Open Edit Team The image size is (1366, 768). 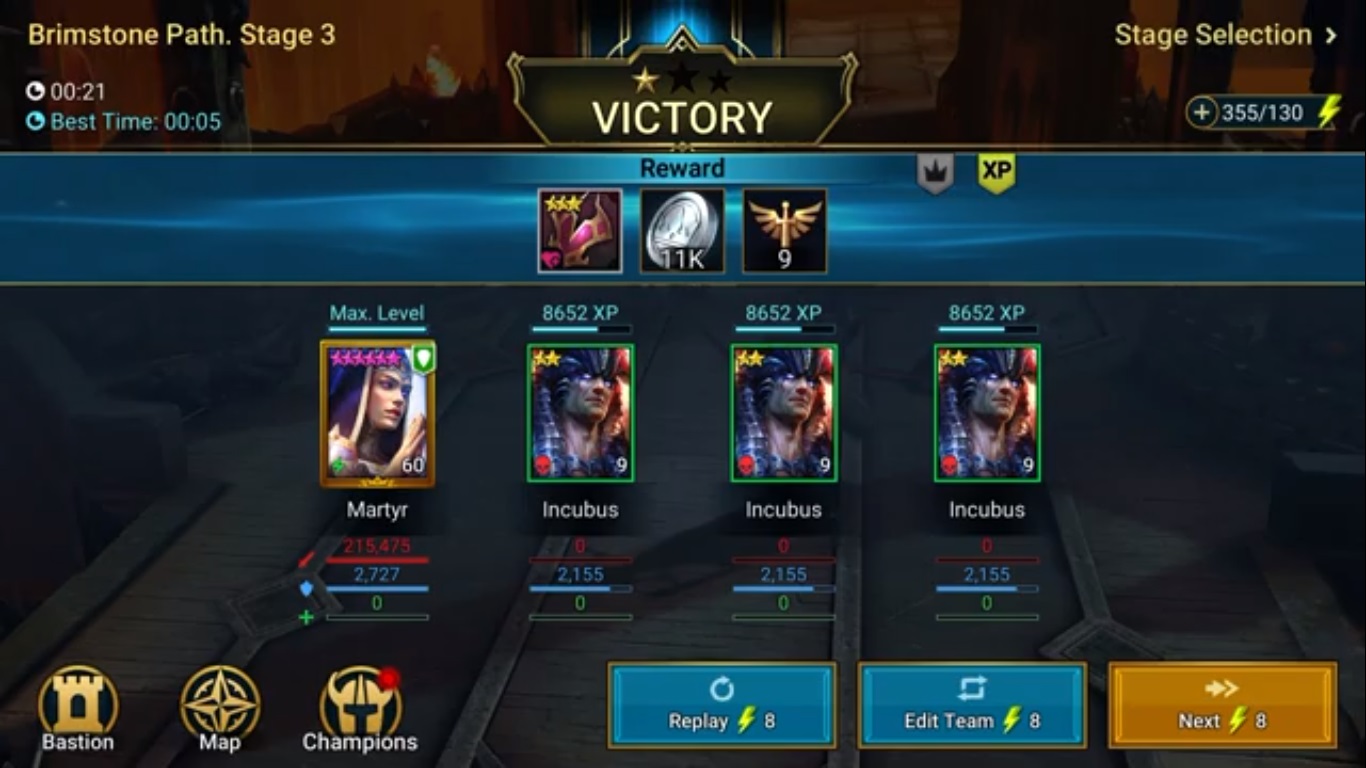[971, 705]
